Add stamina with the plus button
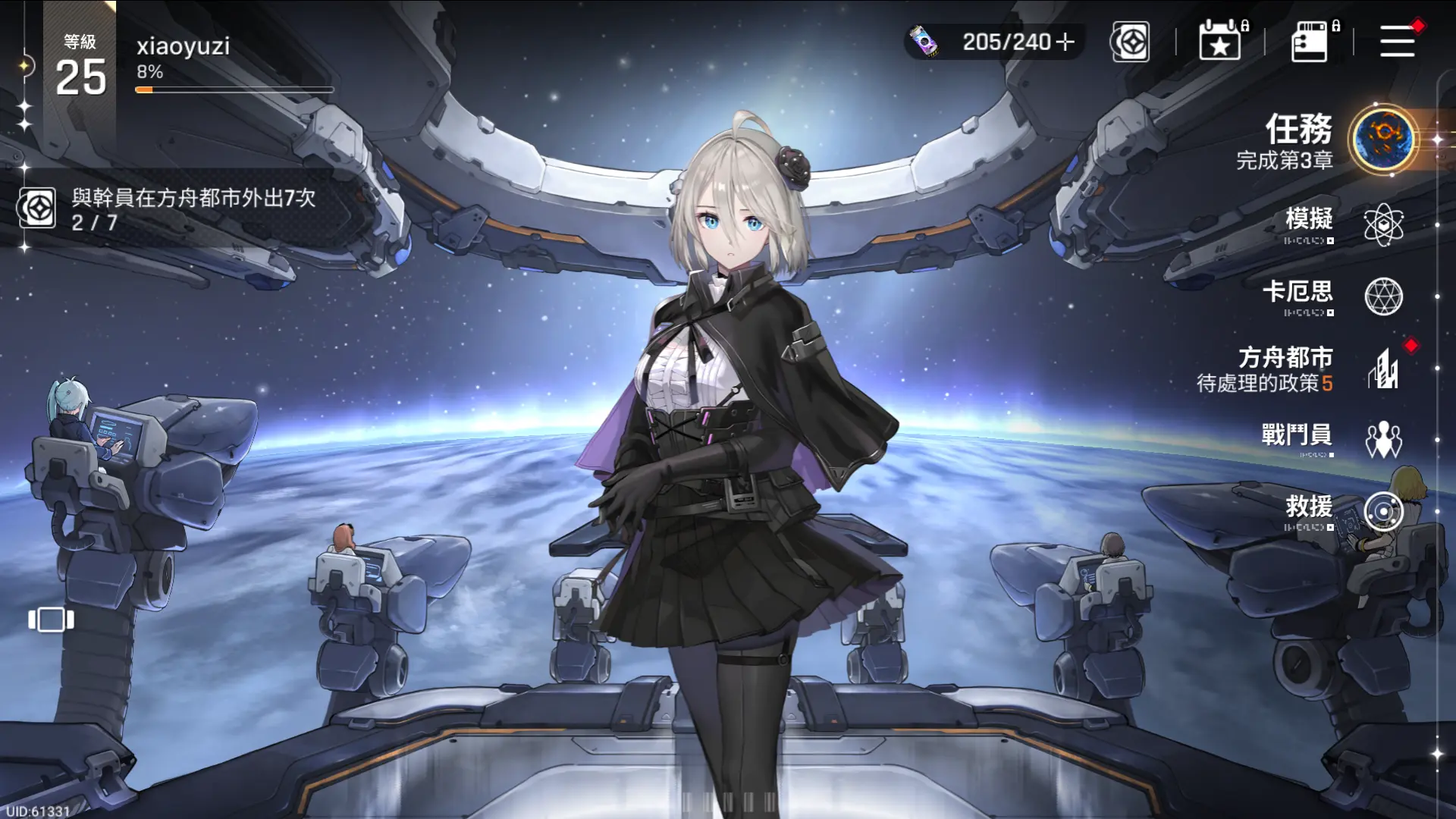 pos(1065,42)
